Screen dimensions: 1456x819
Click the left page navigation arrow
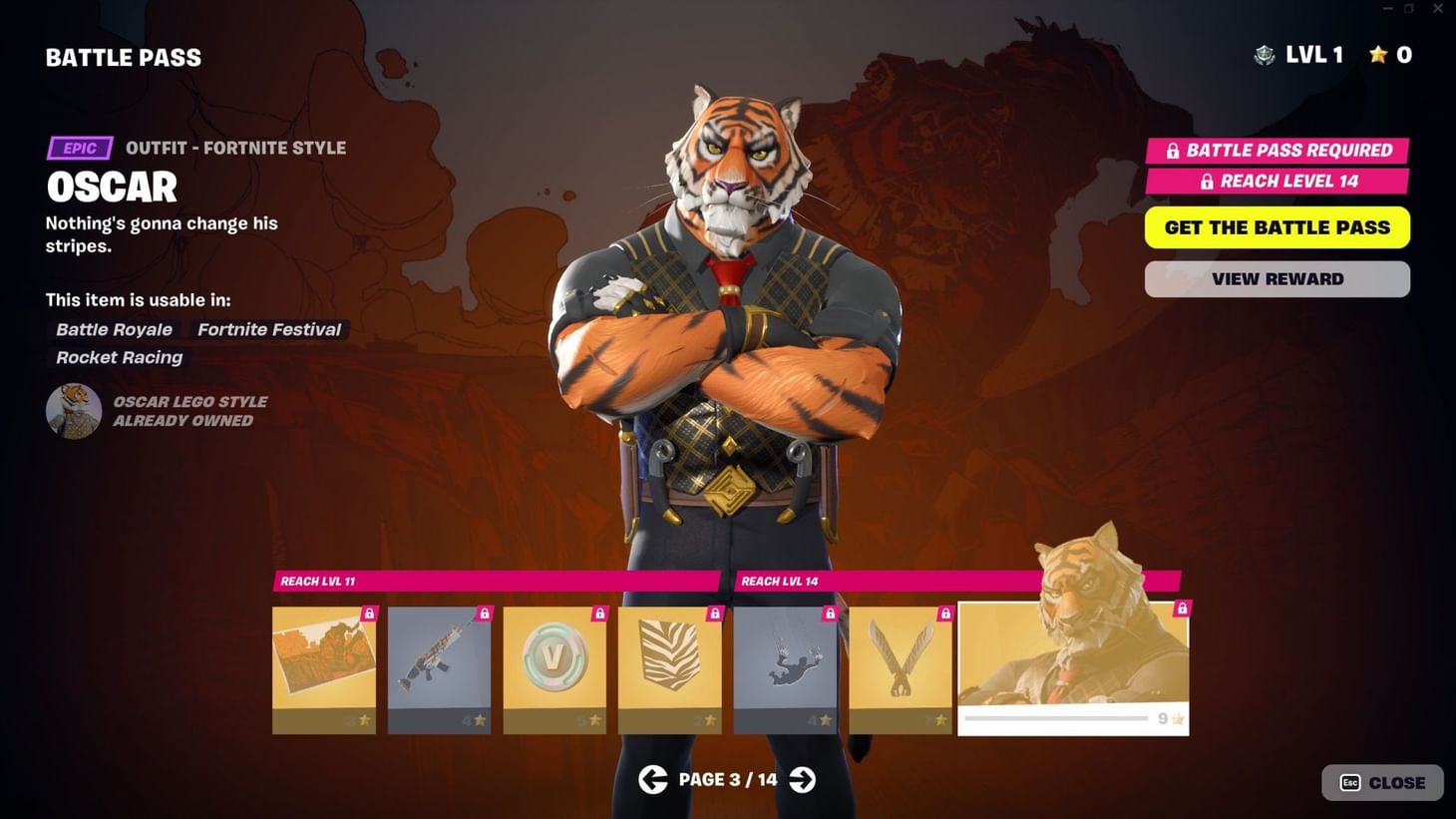coord(653,779)
